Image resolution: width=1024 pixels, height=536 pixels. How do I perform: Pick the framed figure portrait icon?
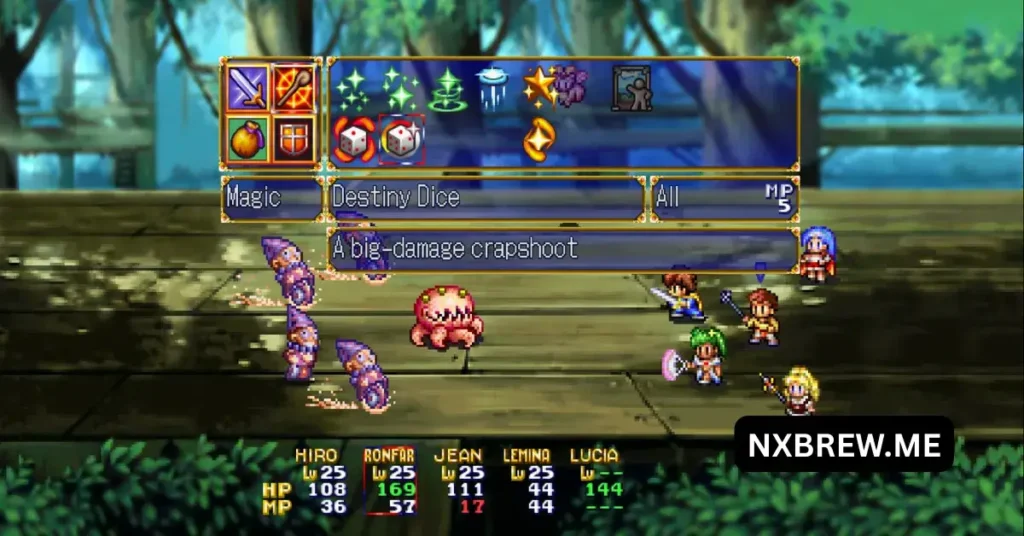pyautogui.click(x=632, y=88)
